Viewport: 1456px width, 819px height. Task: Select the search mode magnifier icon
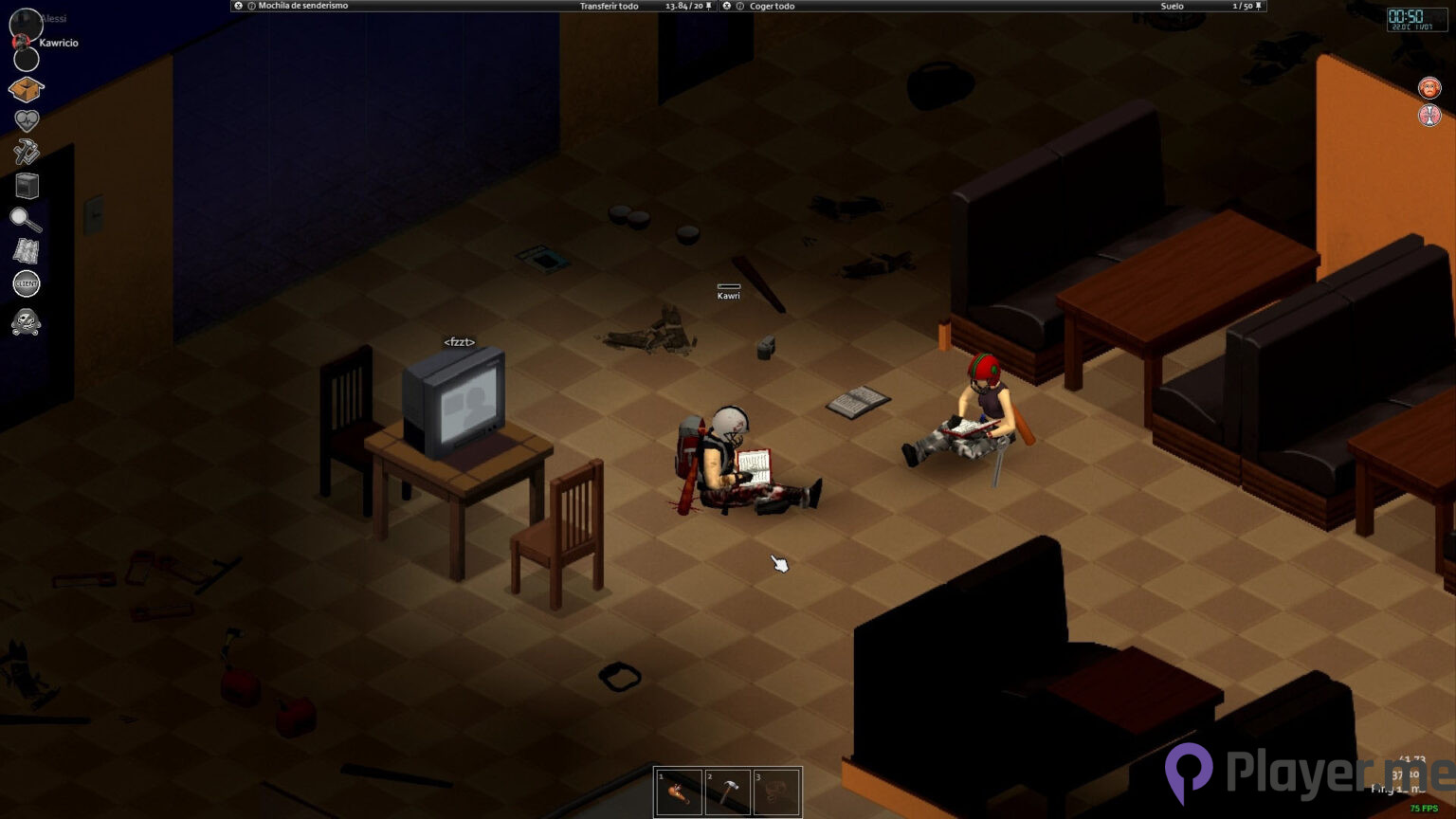point(27,219)
